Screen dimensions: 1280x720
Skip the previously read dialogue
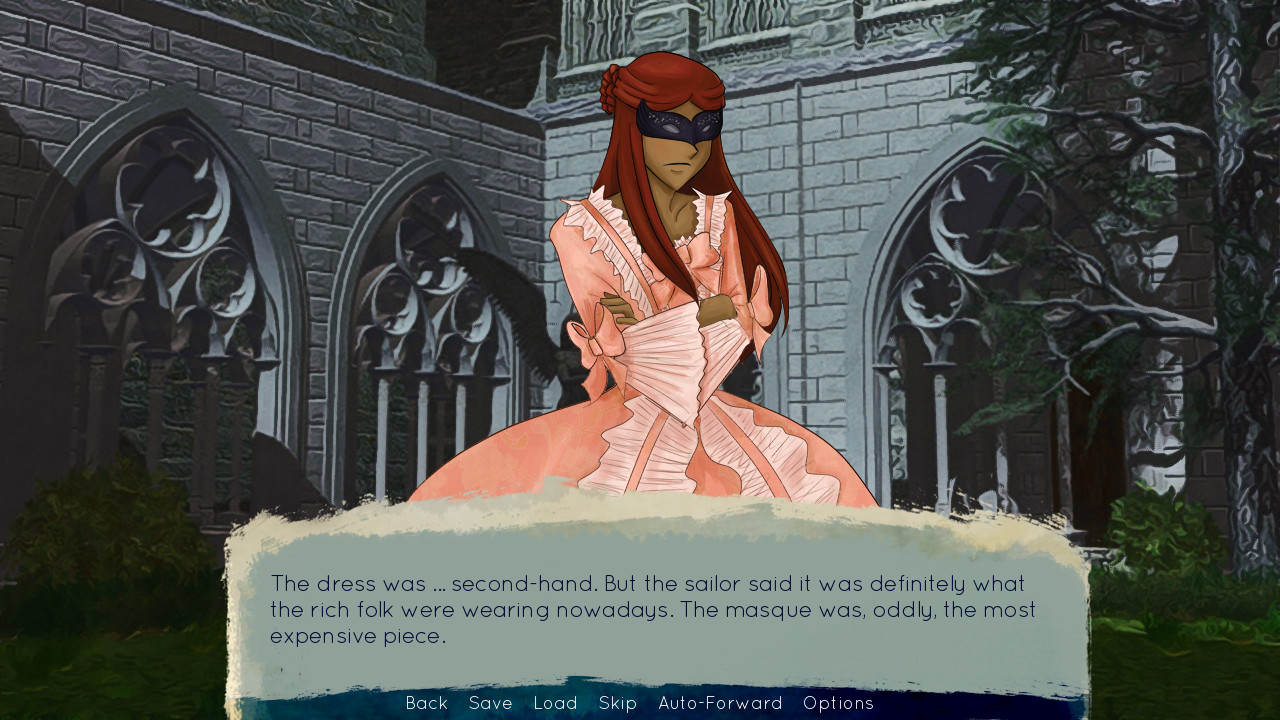tap(618, 703)
